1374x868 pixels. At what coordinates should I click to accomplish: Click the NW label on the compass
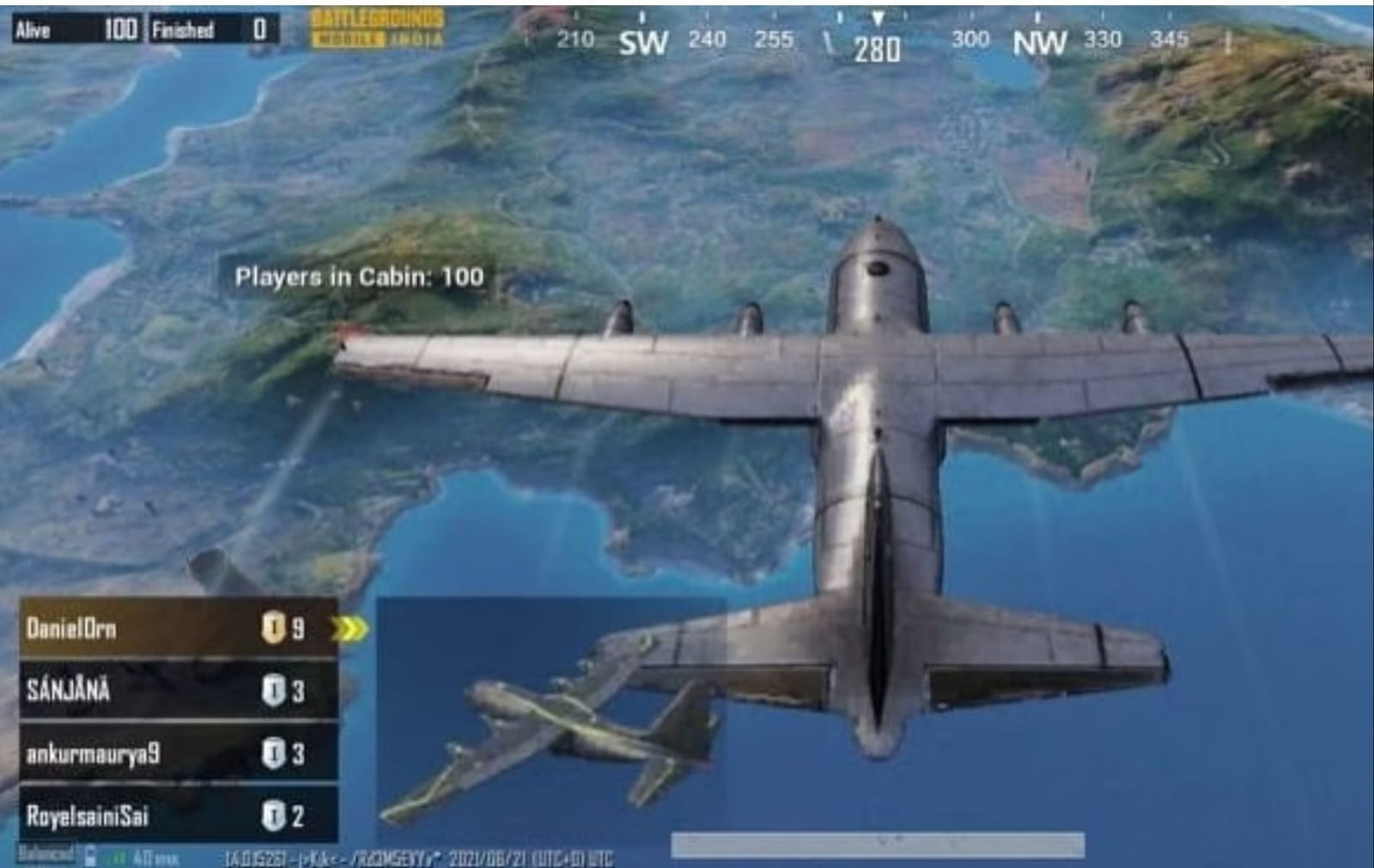(x=1041, y=39)
